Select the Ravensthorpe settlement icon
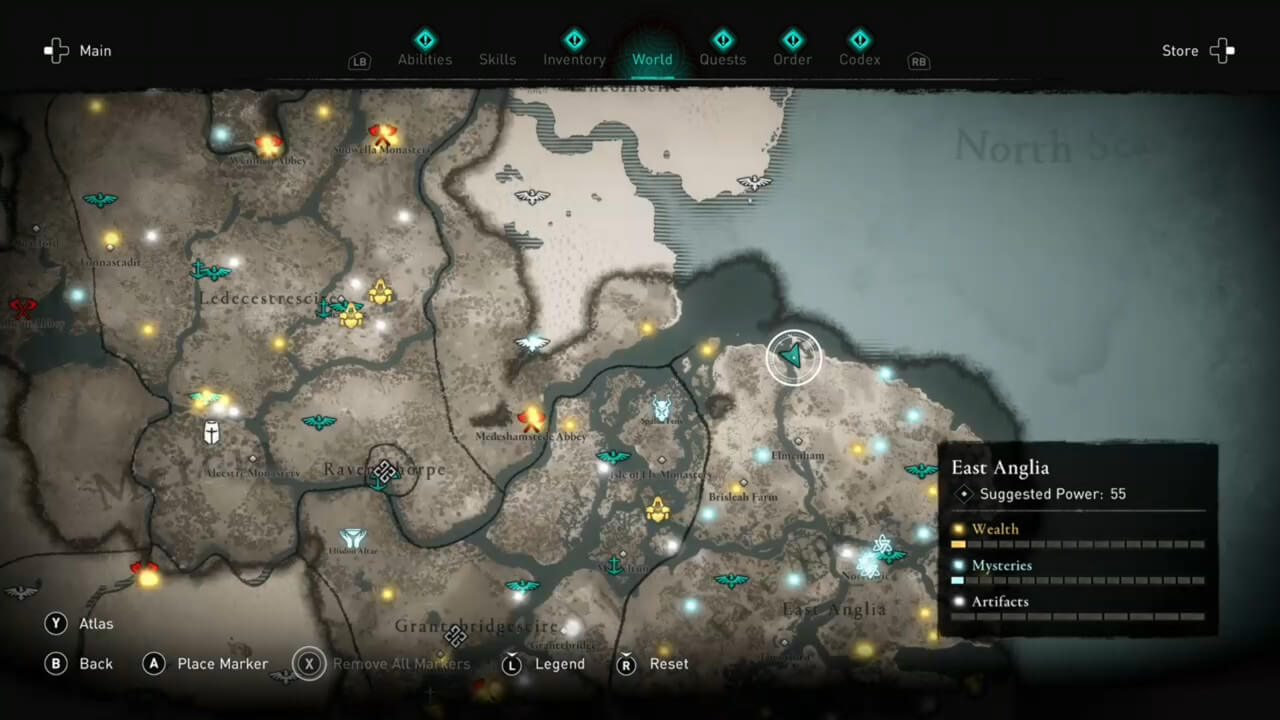 [385, 472]
